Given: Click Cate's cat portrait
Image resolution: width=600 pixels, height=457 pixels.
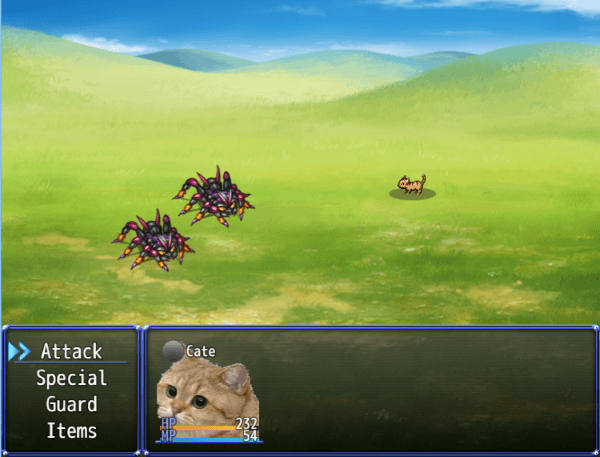Looking at the screenshot, I should coord(205,400).
